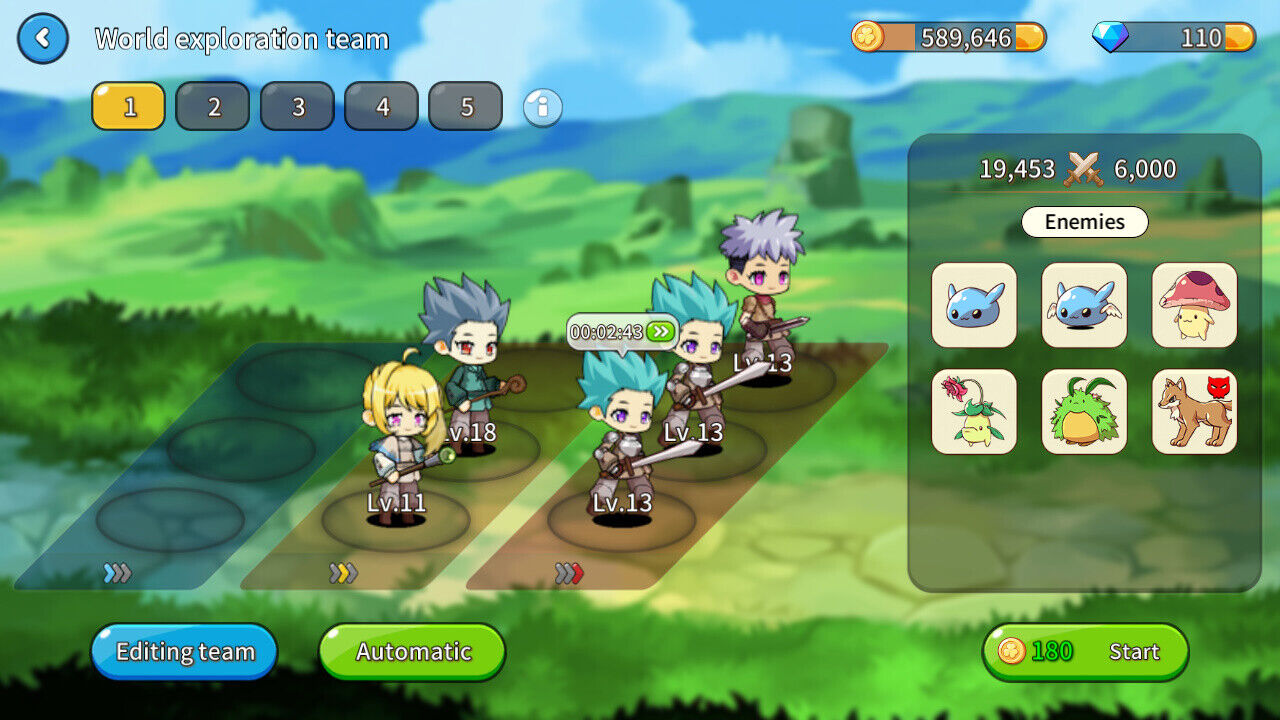Image resolution: width=1280 pixels, height=720 pixels.
Task: Activate the Automatic team setup button
Action: 412,652
